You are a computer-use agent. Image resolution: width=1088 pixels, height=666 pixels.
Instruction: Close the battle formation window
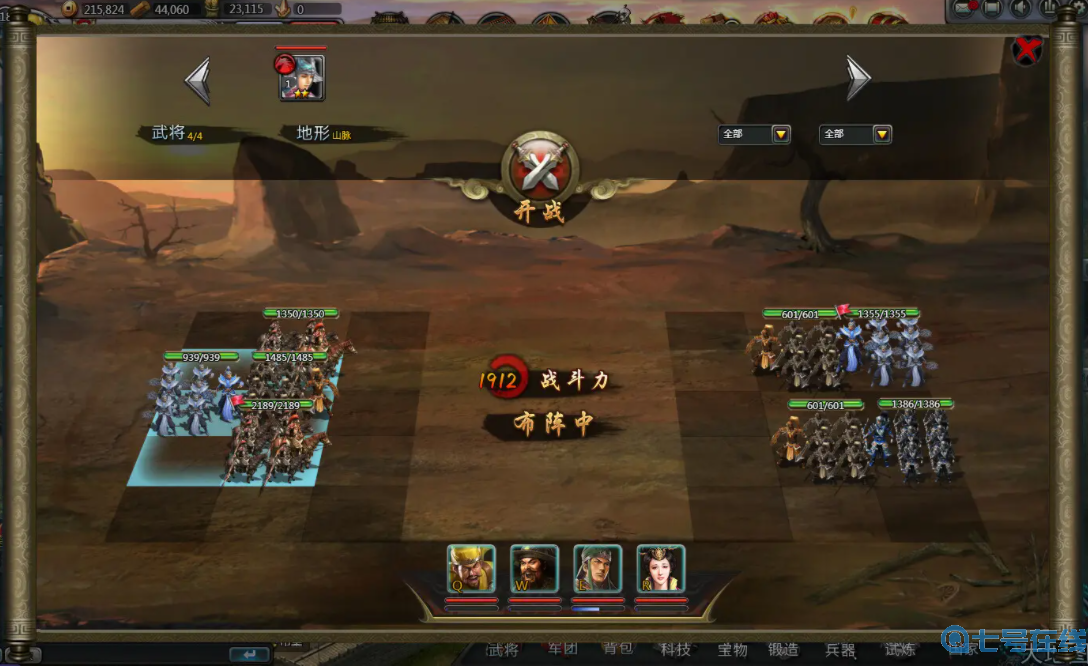point(1027,50)
